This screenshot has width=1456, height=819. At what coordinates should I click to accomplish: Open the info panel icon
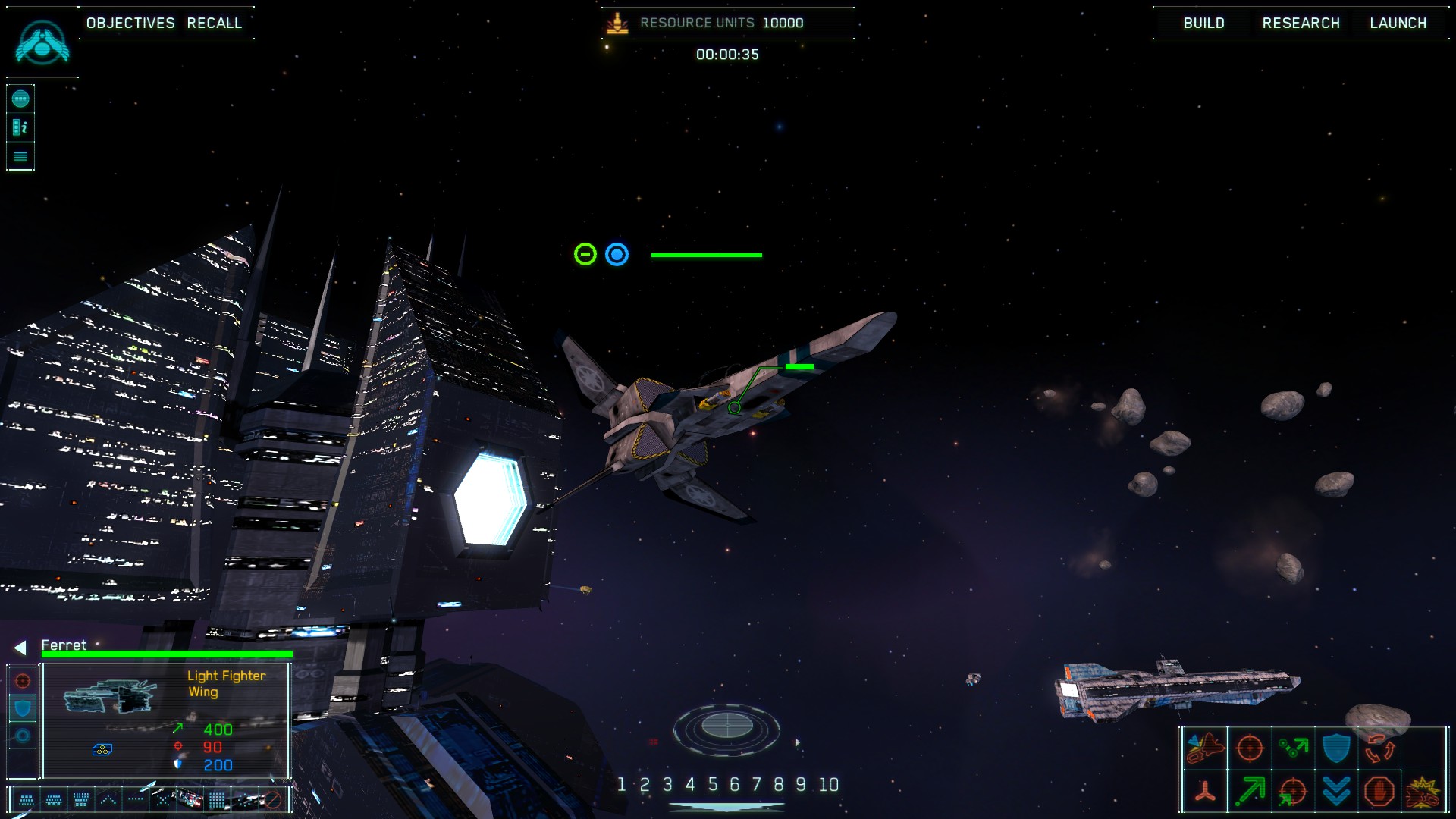tap(20, 127)
